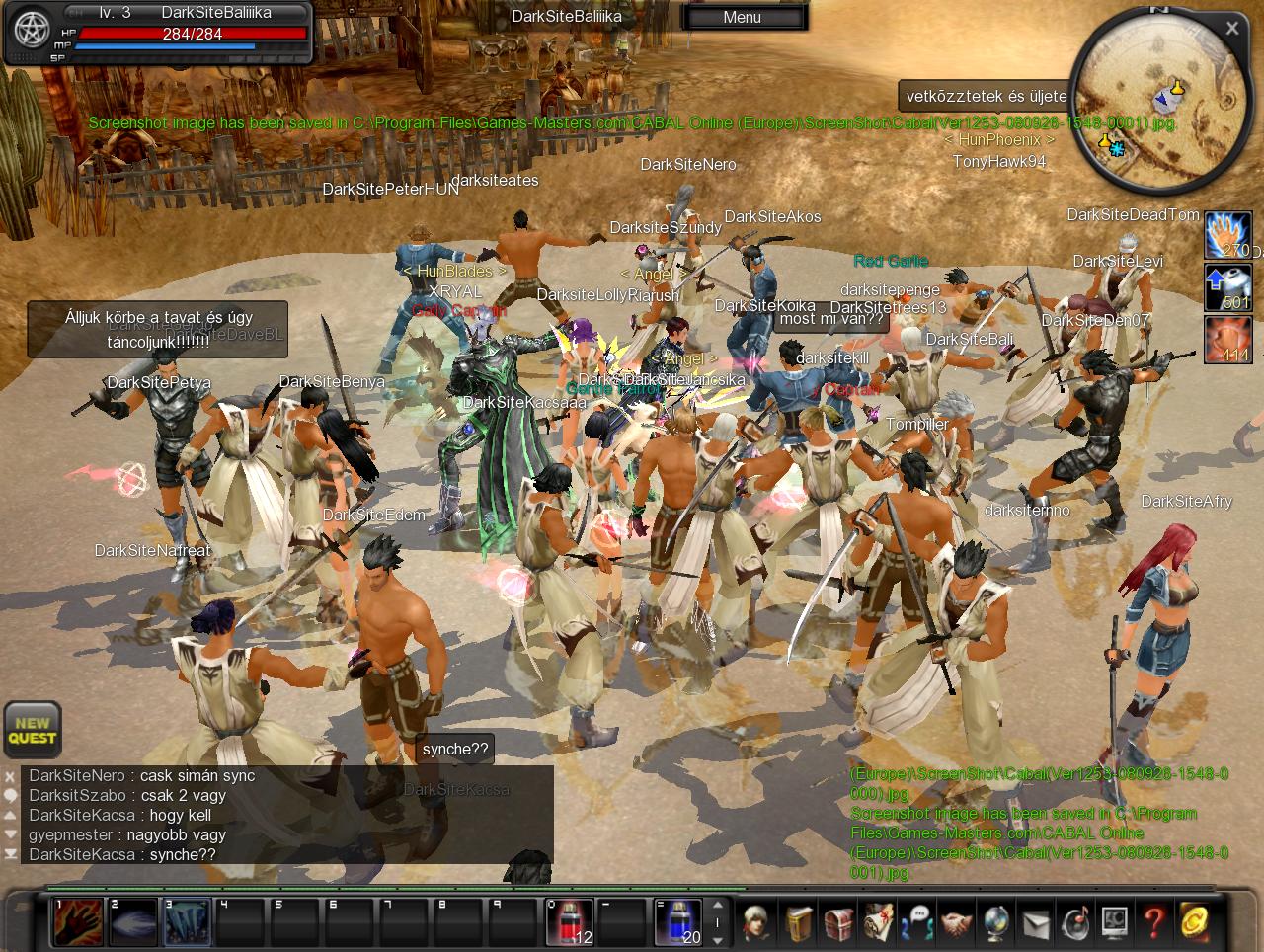The width and height of the screenshot is (1264, 952).
Task: Close the minimap with the X
Action: pyautogui.click(x=1231, y=29)
